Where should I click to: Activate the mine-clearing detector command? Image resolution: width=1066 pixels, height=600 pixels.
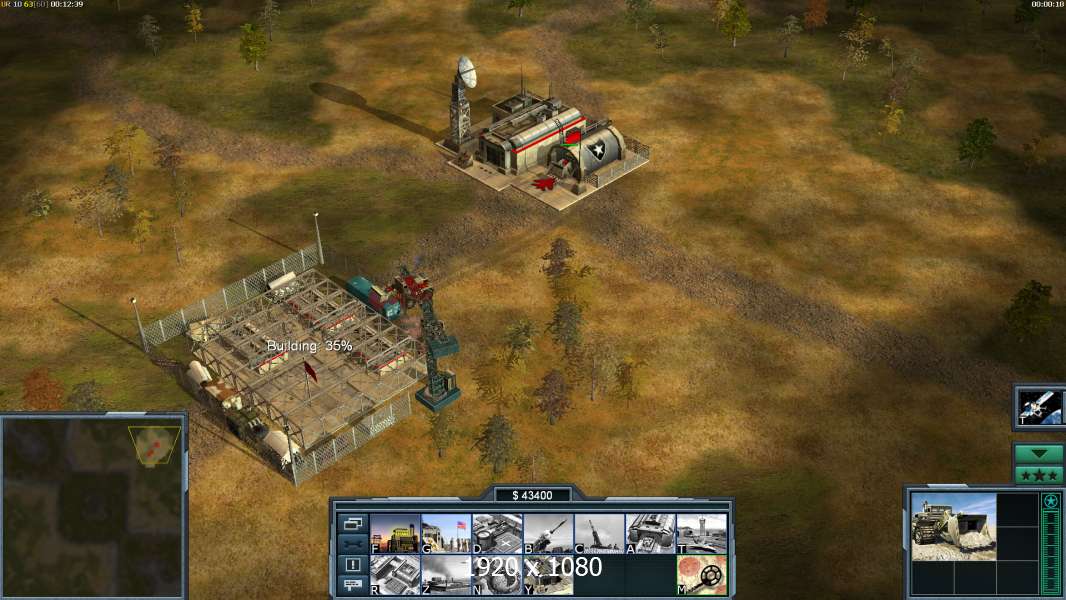pyautogui.click(x=701, y=575)
